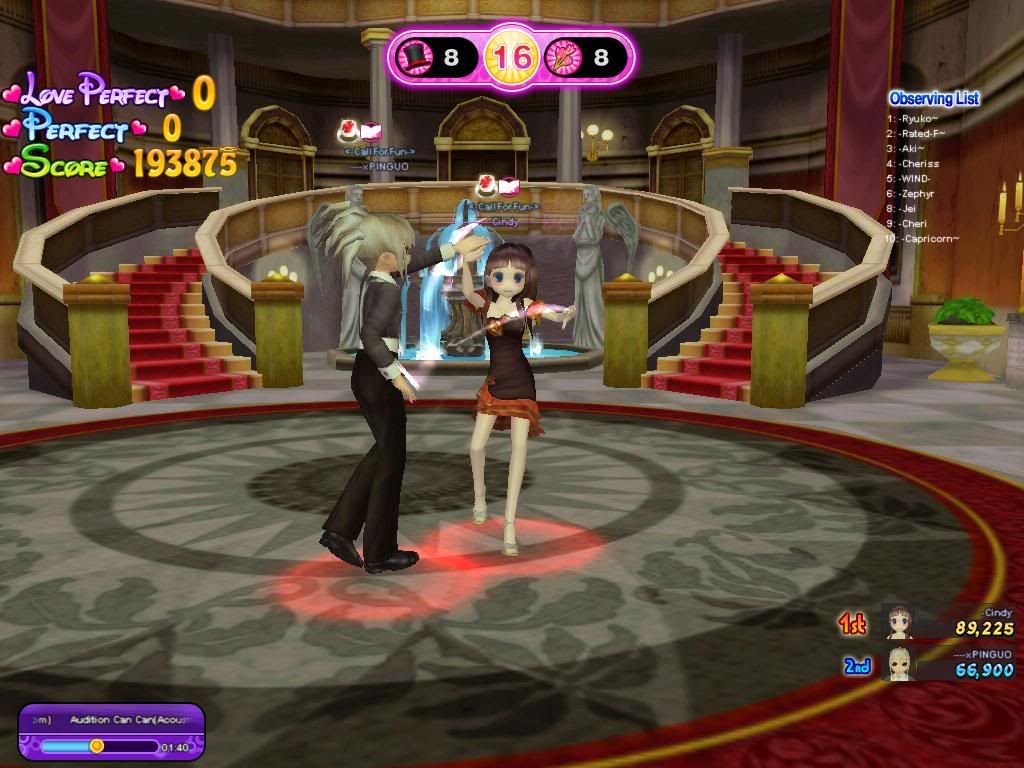Screen dimensions: 1024x768
Task: Click the WIND observer entry
Action: tap(915, 179)
